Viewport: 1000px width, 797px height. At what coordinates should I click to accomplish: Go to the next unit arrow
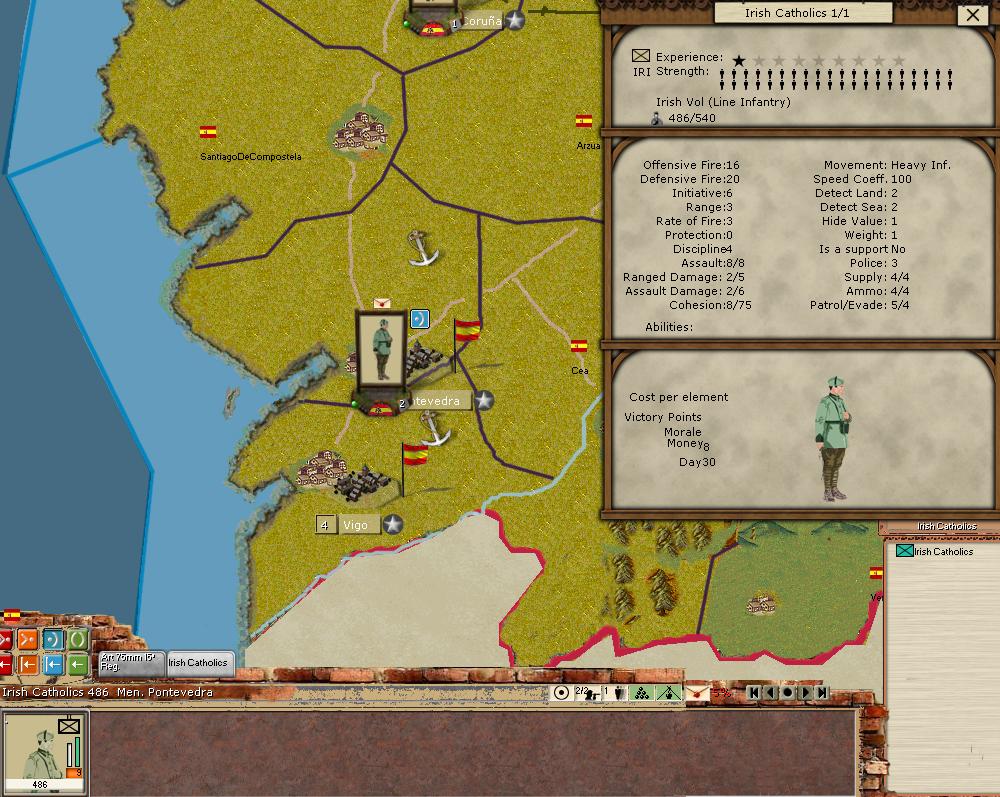[805, 692]
